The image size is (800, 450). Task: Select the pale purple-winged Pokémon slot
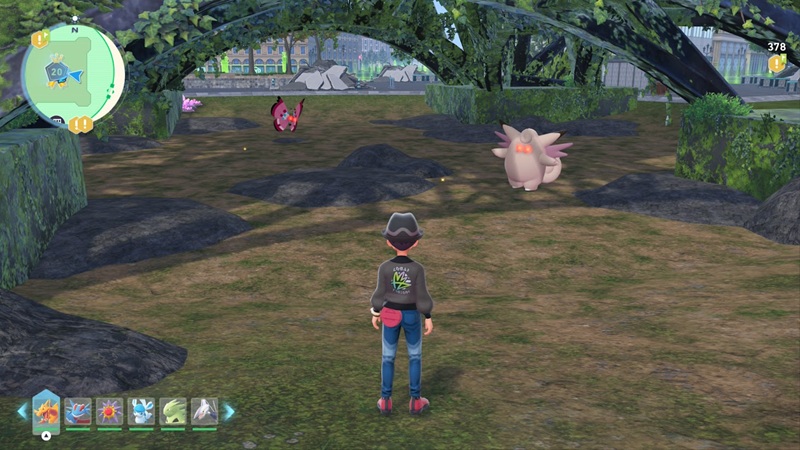pyautogui.click(x=205, y=411)
